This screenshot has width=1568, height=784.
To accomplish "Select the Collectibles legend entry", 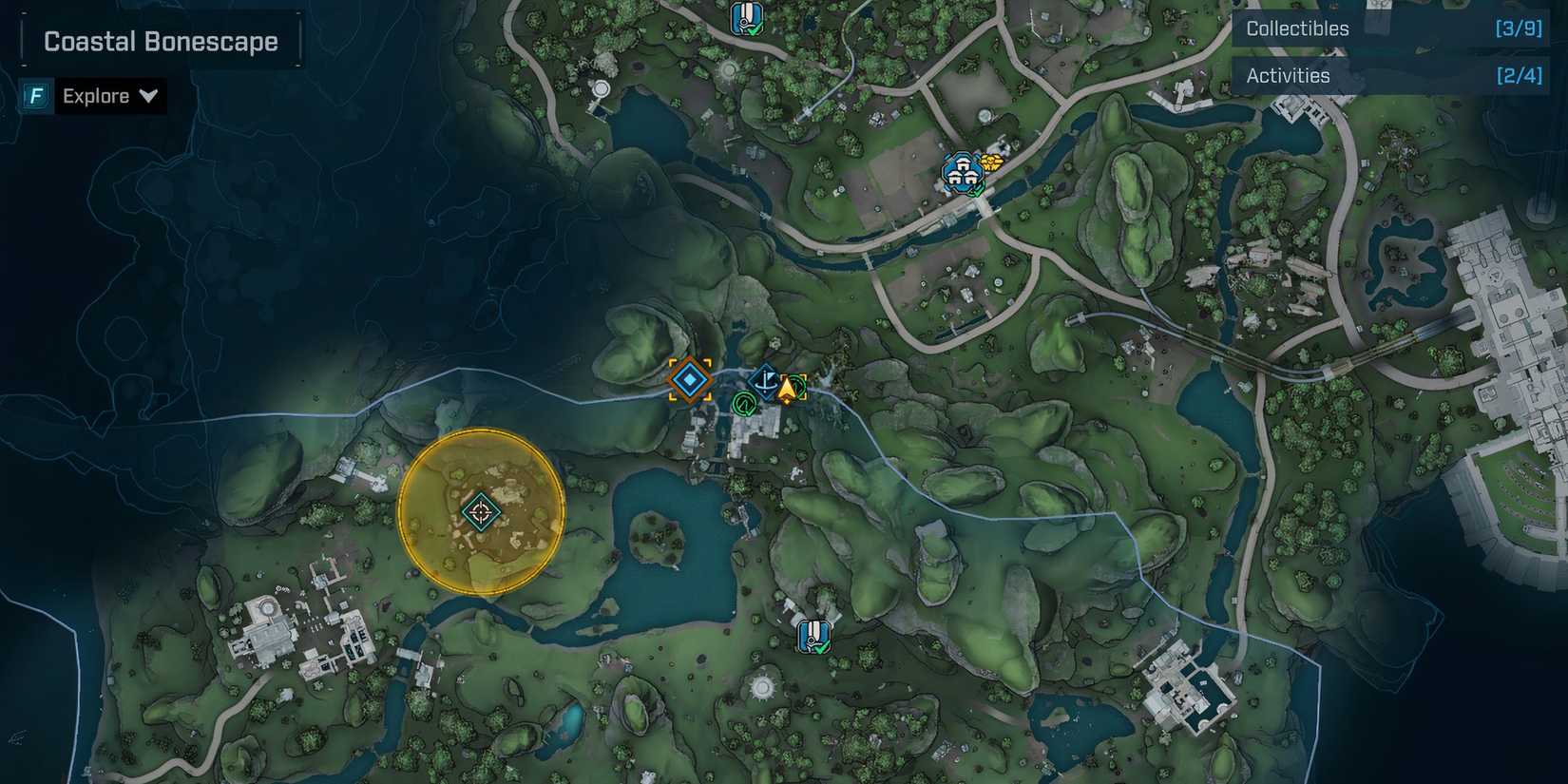I will [x=1297, y=28].
